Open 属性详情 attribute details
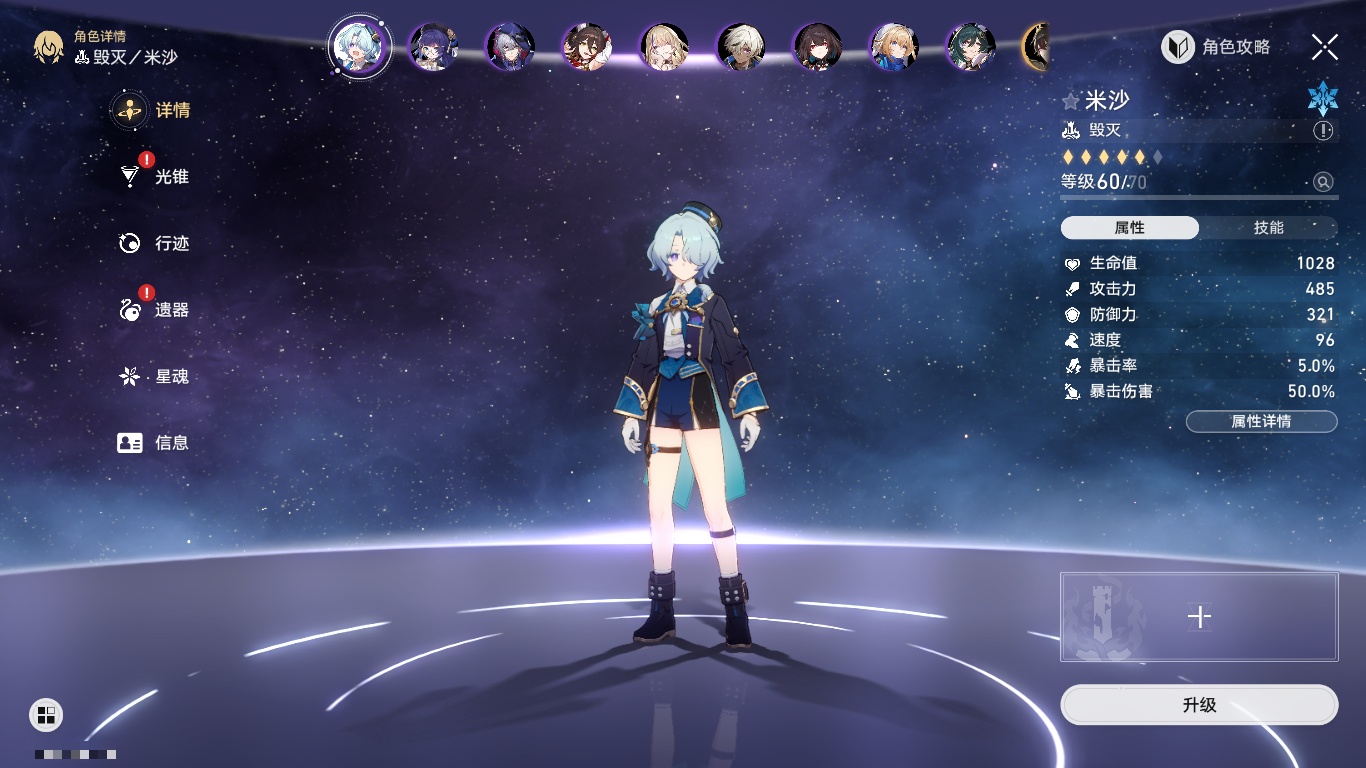Image resolution: width=1366 pixels, height=768 pixels. pos(1261,421)
